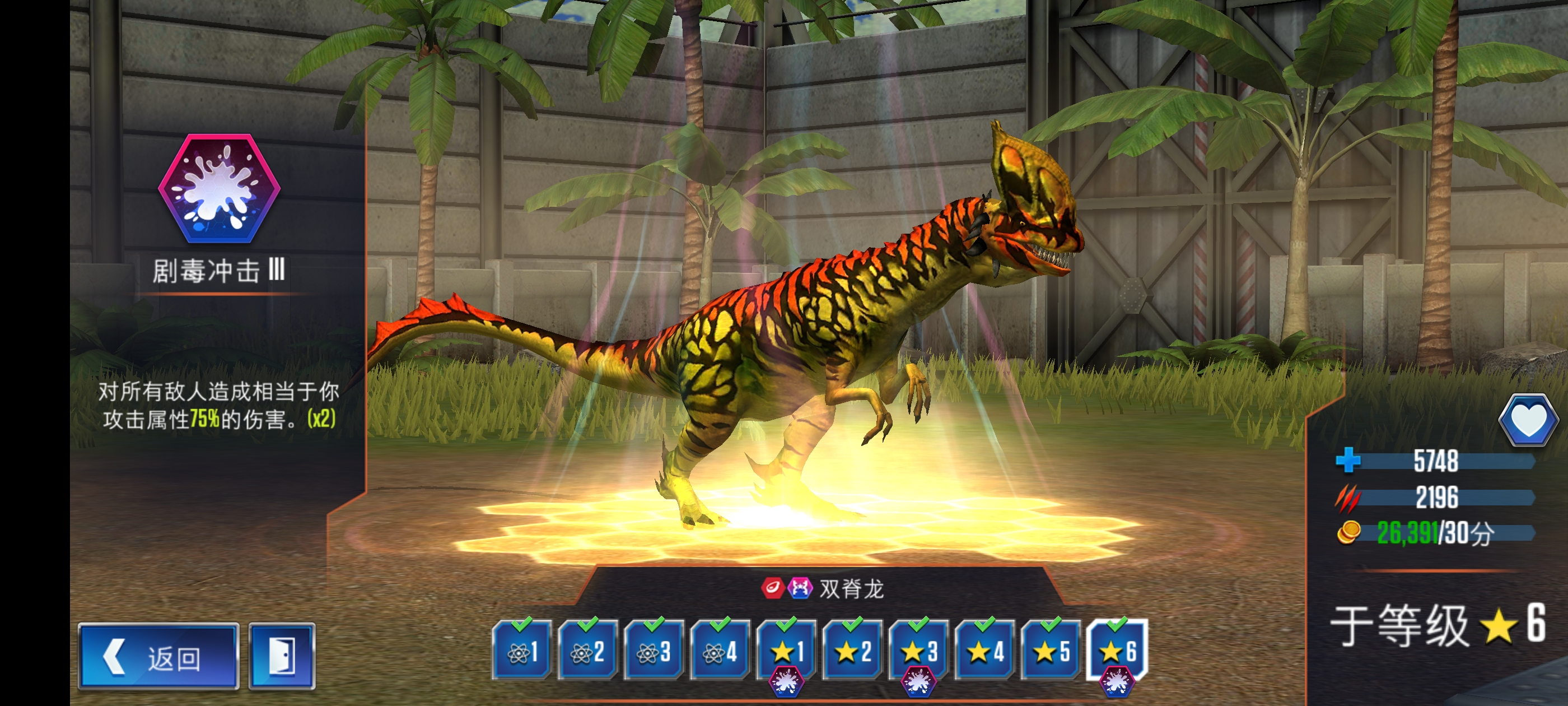
Task: Click the door exit icon button
Action: [x=282, y=657]
